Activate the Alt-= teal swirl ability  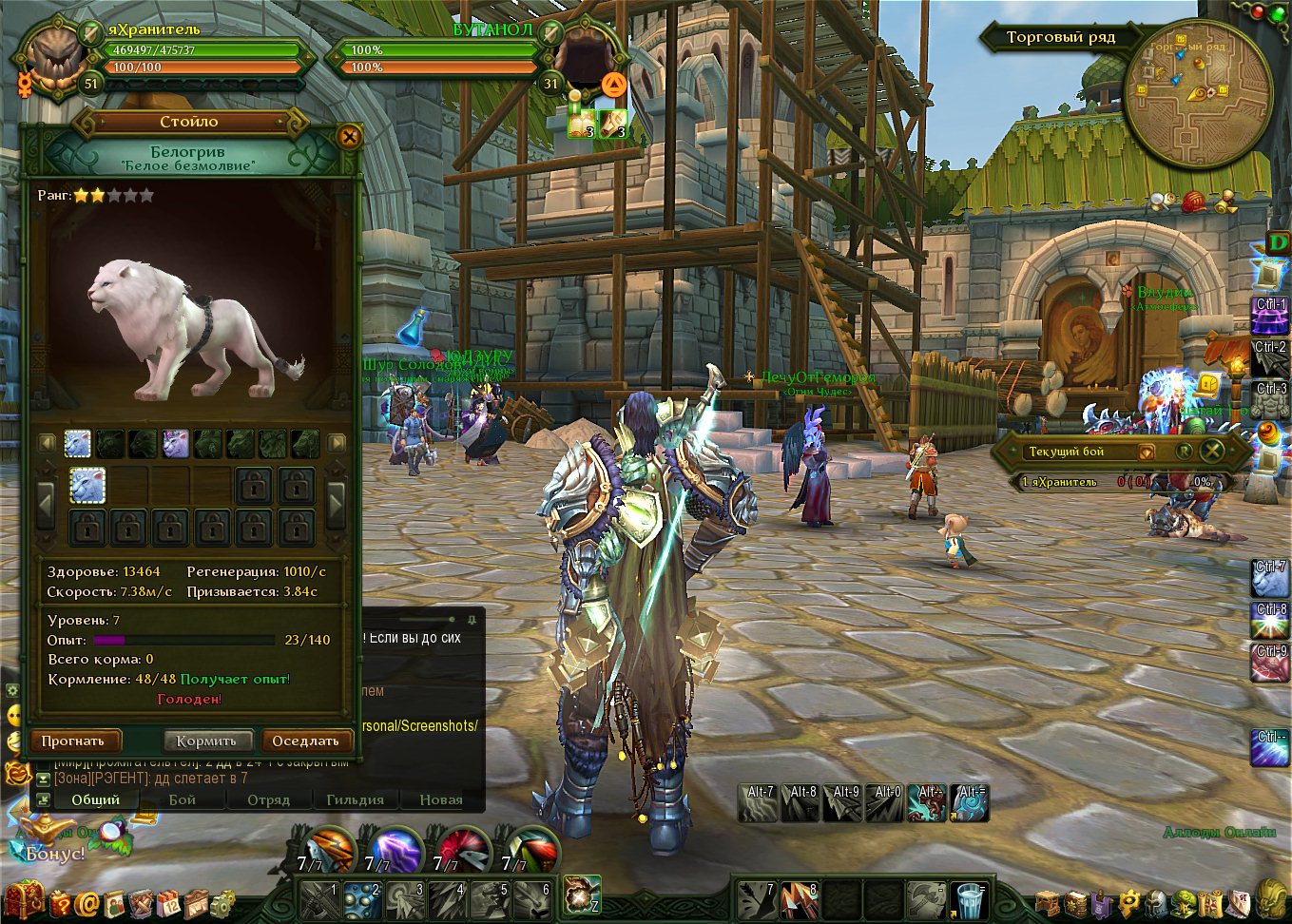pyautogui.click(x=970, y=803)
